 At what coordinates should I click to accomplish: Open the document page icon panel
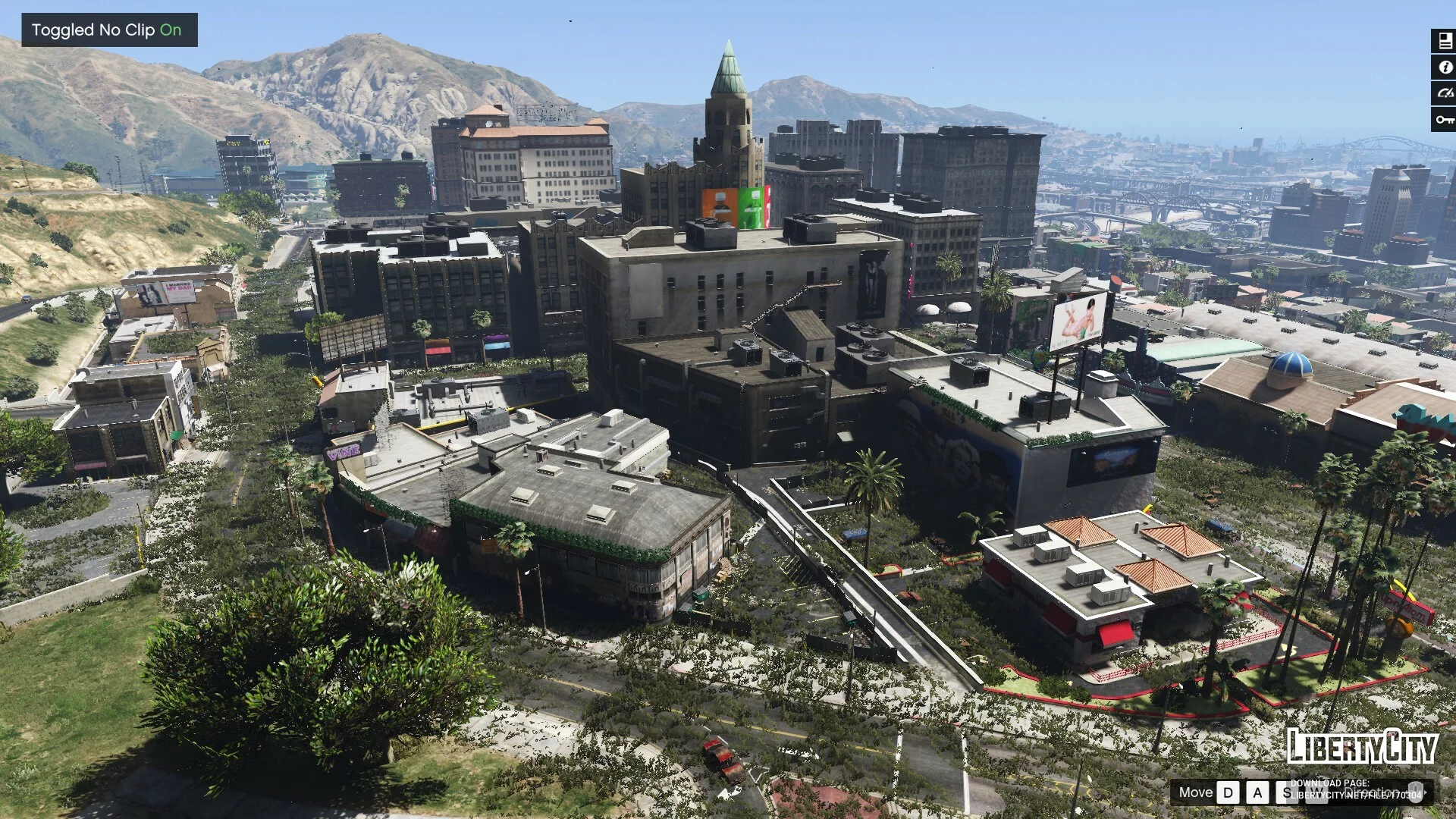1444,42
